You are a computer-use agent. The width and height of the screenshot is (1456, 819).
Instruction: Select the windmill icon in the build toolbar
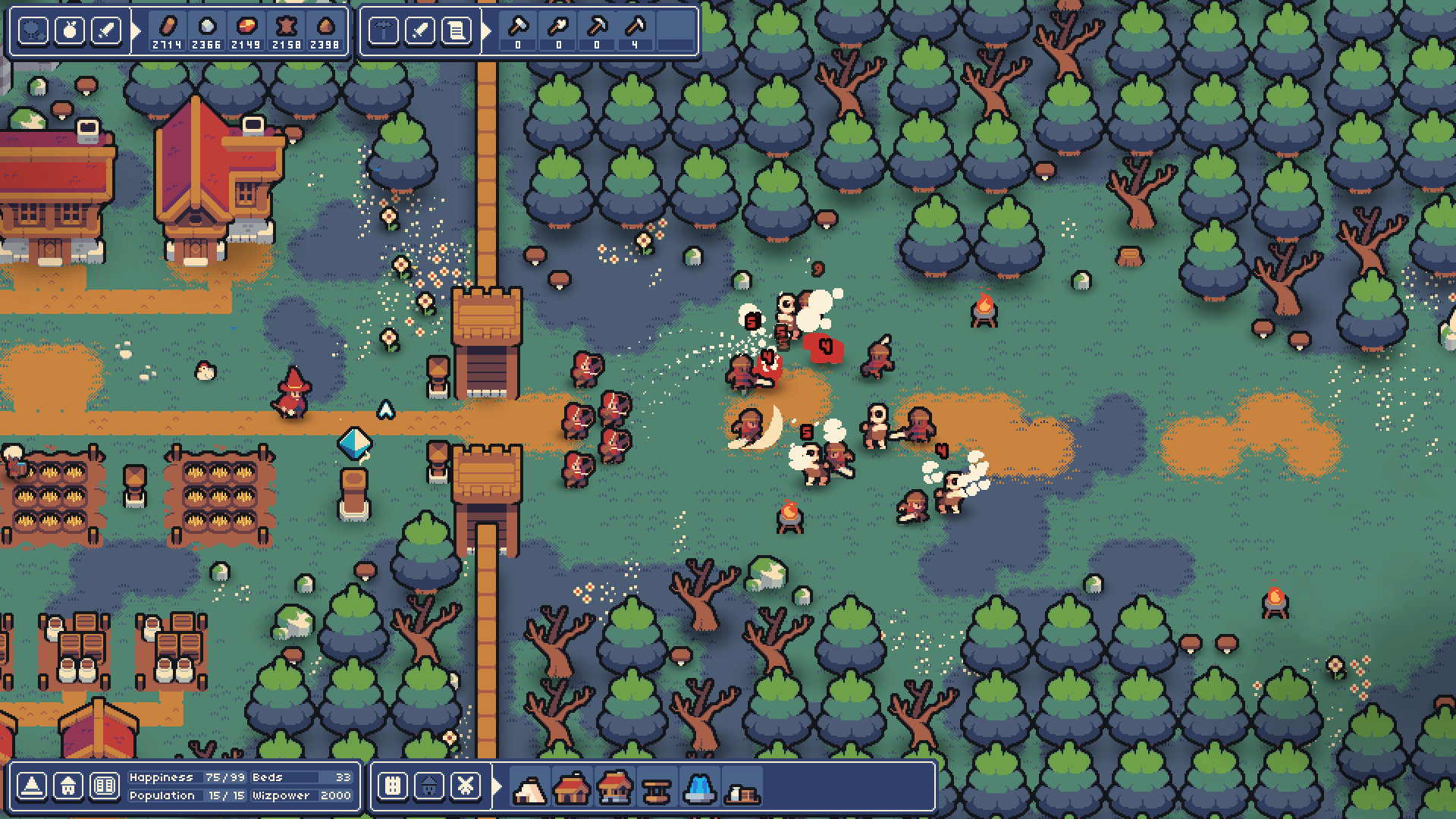(x=464, y=786)
